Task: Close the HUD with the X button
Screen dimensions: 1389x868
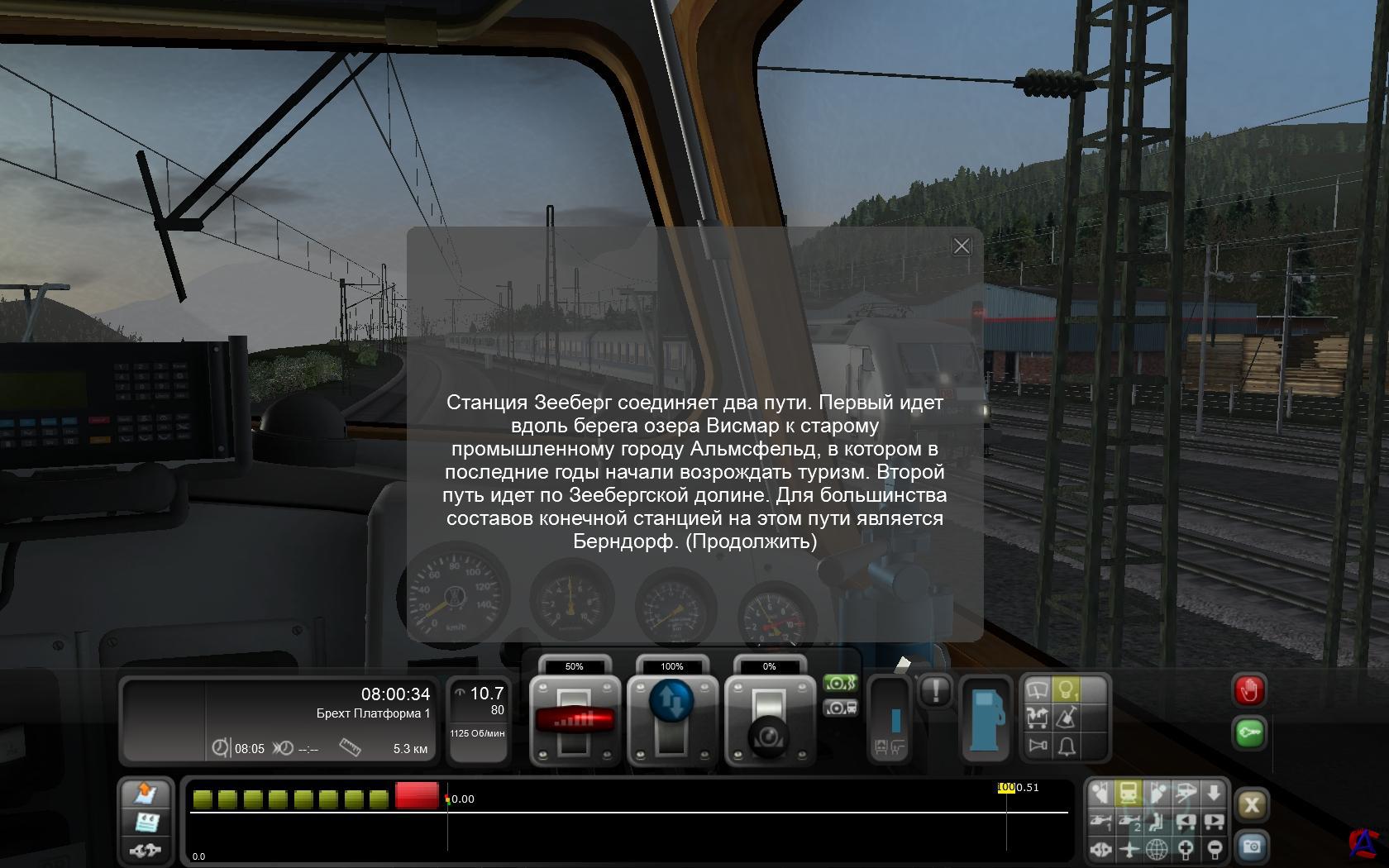Action: tap(1252, 805)
